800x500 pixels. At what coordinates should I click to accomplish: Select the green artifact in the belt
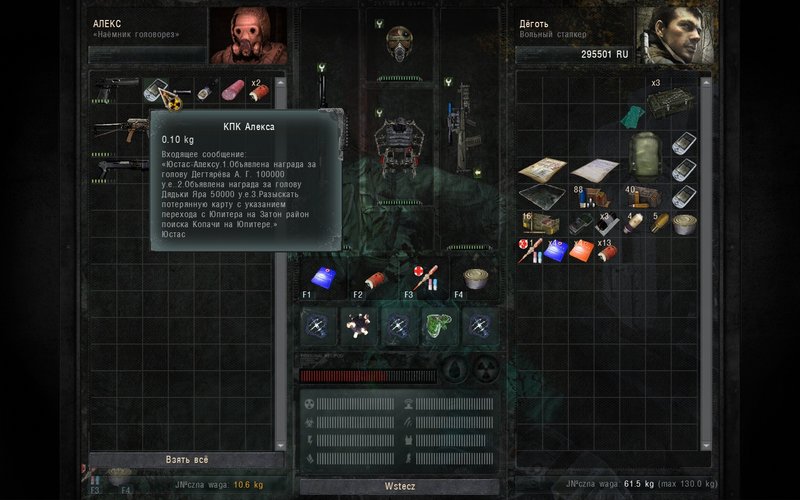coord(439,325)
